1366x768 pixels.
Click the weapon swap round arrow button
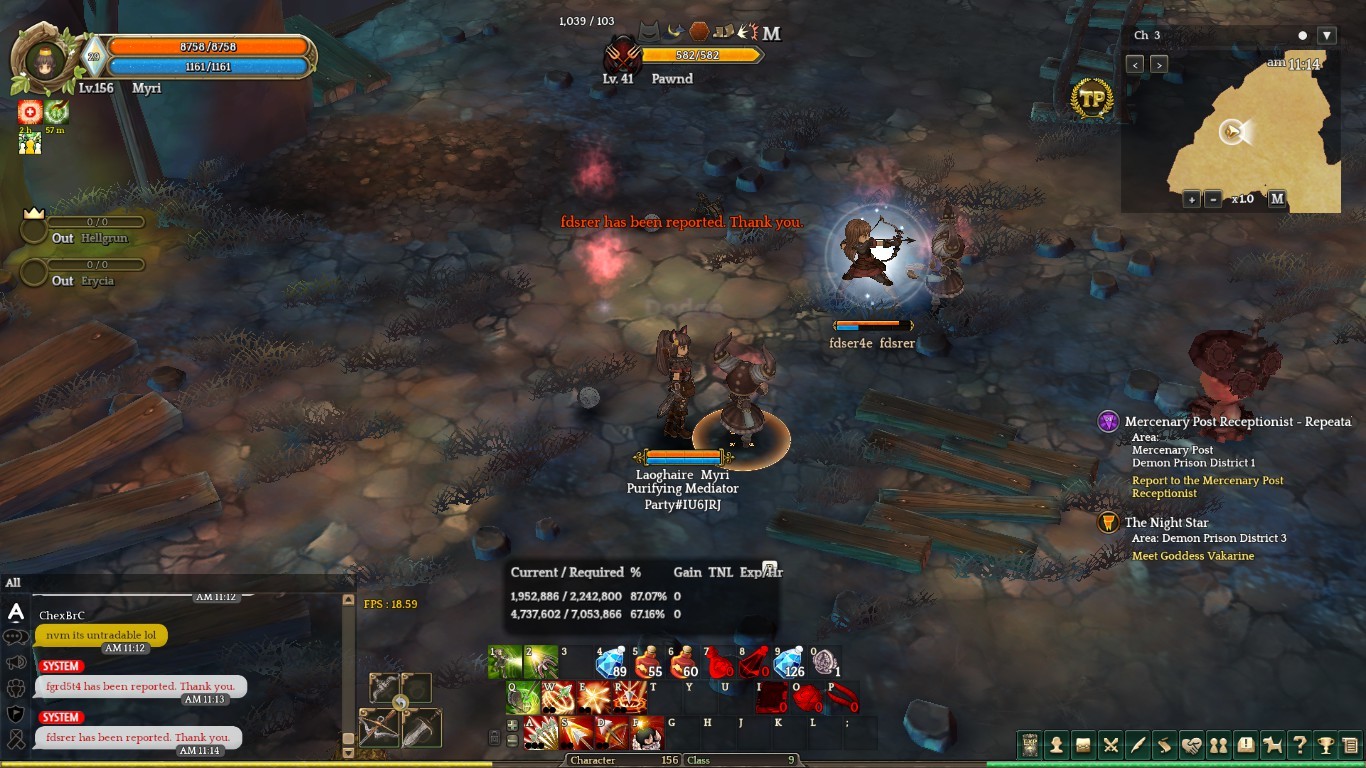(x=400, y=703)
